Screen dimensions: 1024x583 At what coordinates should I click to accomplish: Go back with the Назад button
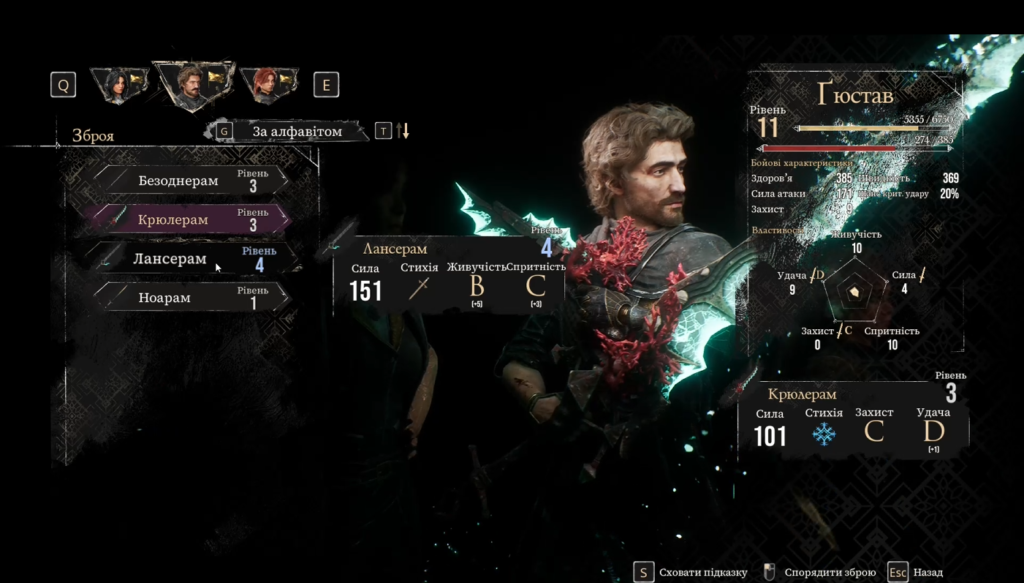click(926, 572)
